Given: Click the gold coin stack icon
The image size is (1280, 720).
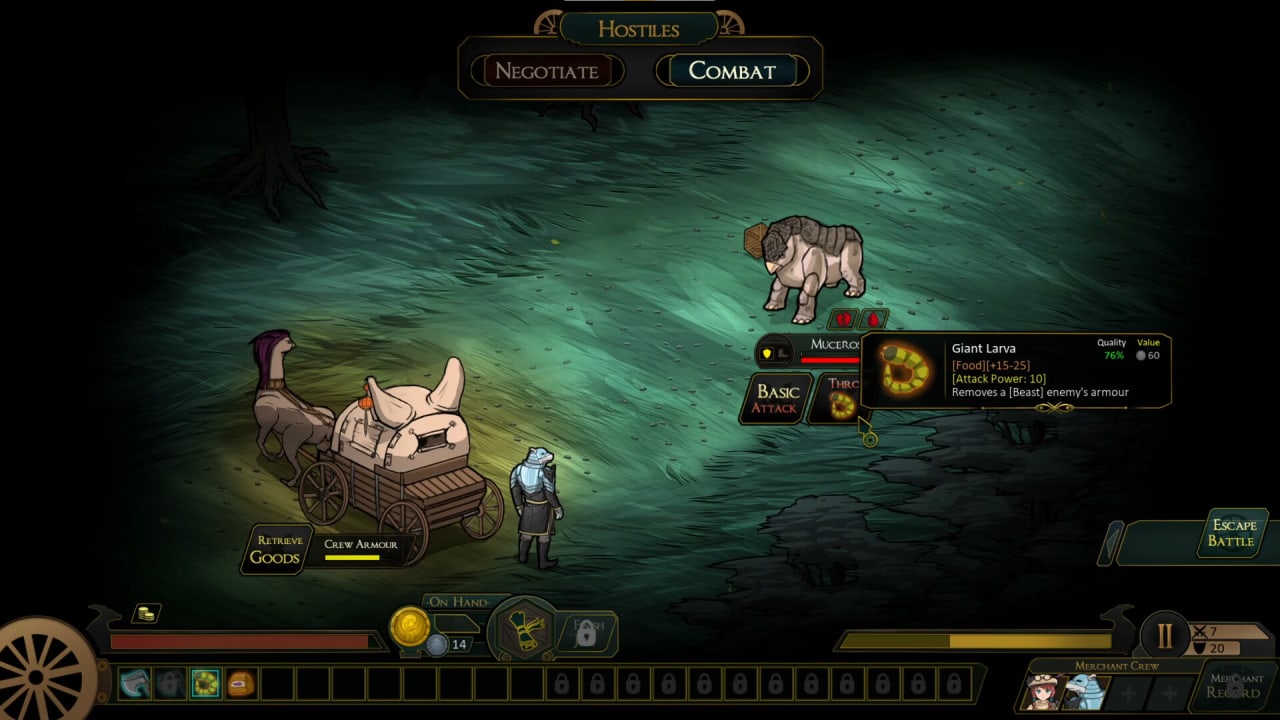Looking at the screenshot, I should coord(147,613).
